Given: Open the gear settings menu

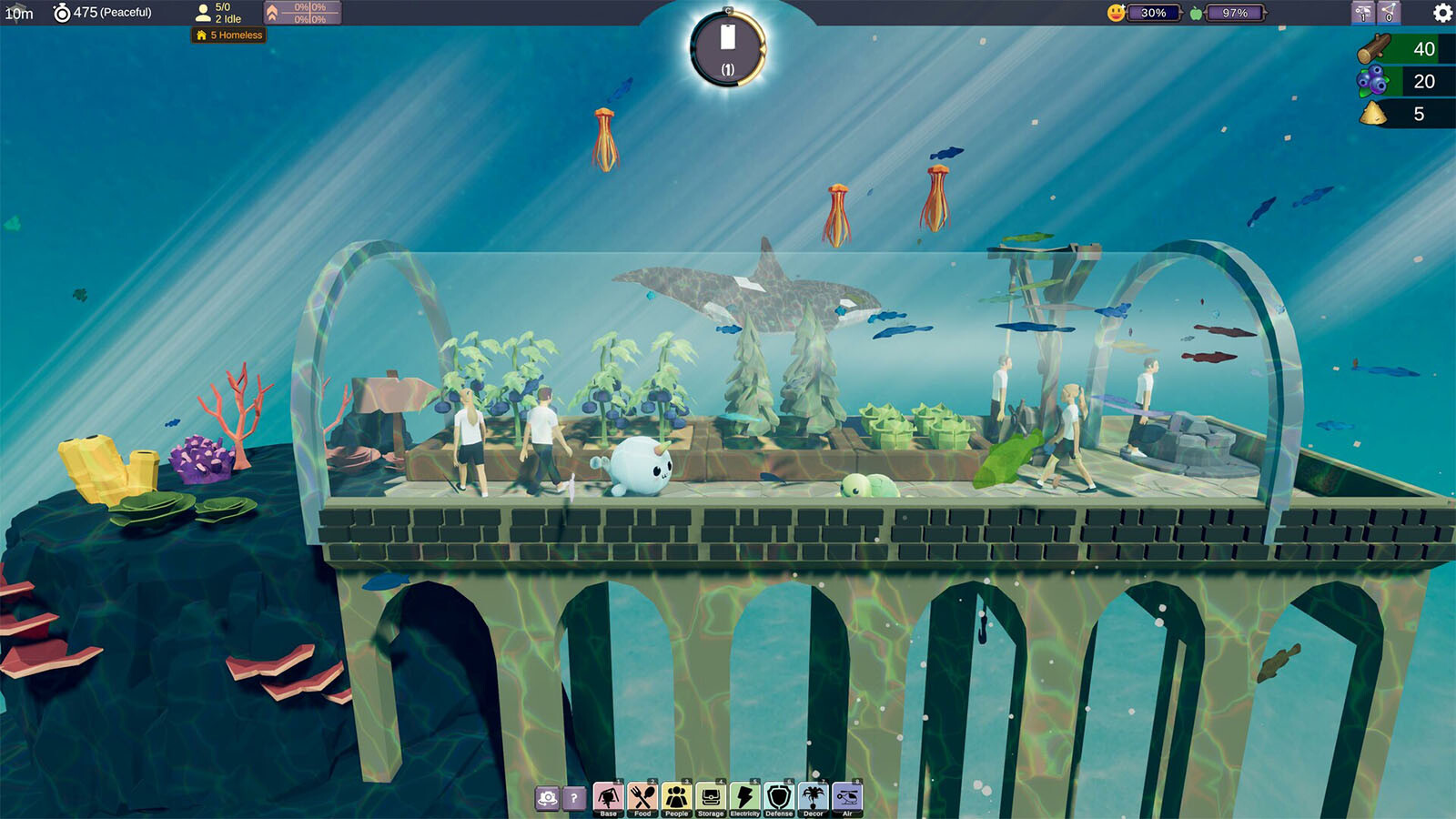Looking at the screenshot, I should (x=1442, y=13).
